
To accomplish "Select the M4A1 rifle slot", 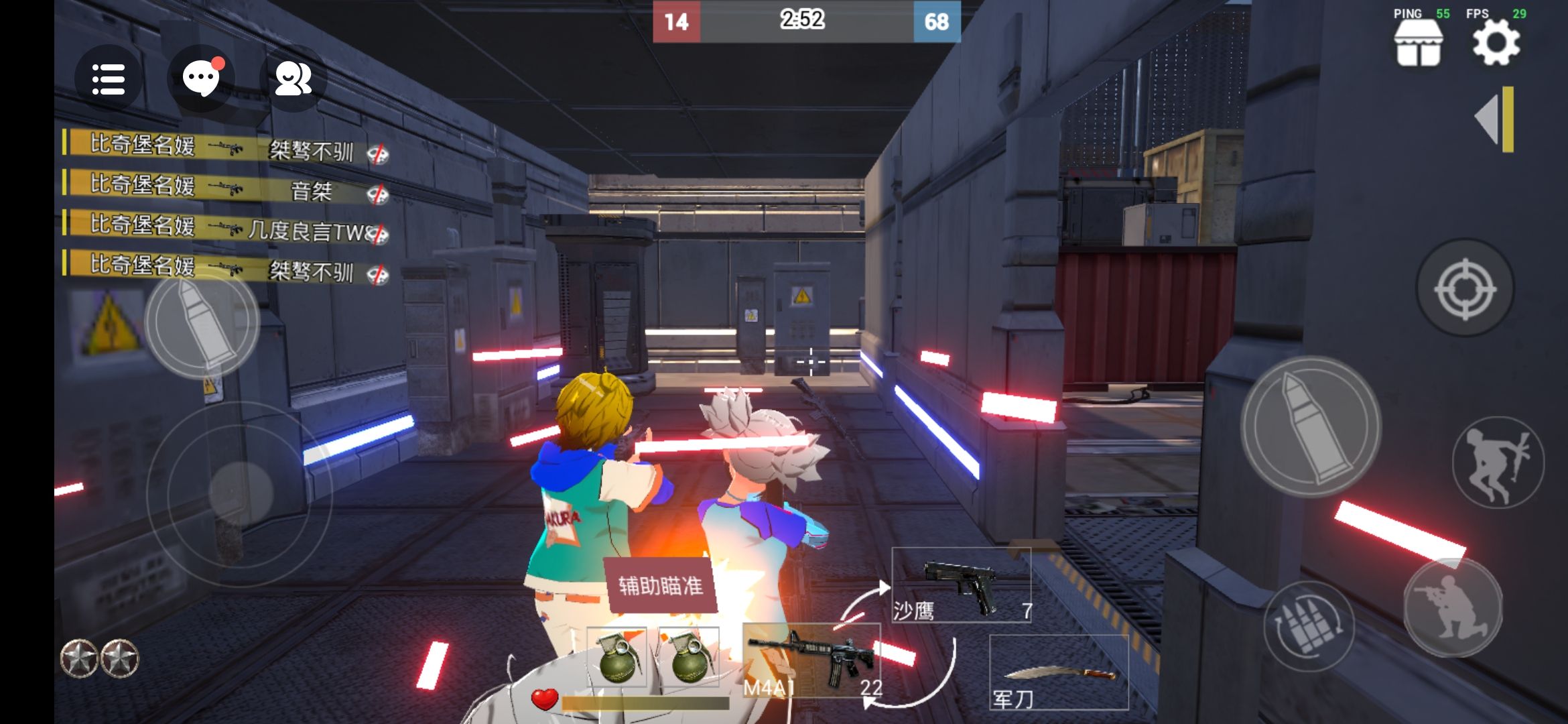I will pyautogui.click(x=811, y=660).
